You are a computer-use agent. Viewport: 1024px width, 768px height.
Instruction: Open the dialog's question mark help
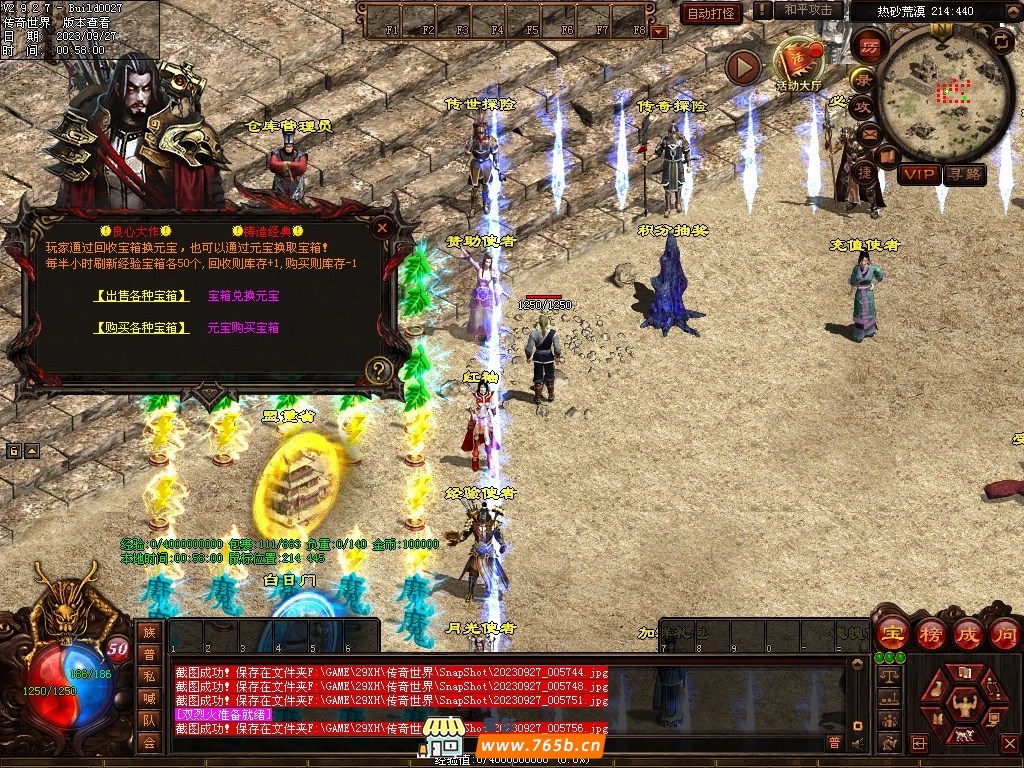tap(378, 371)
